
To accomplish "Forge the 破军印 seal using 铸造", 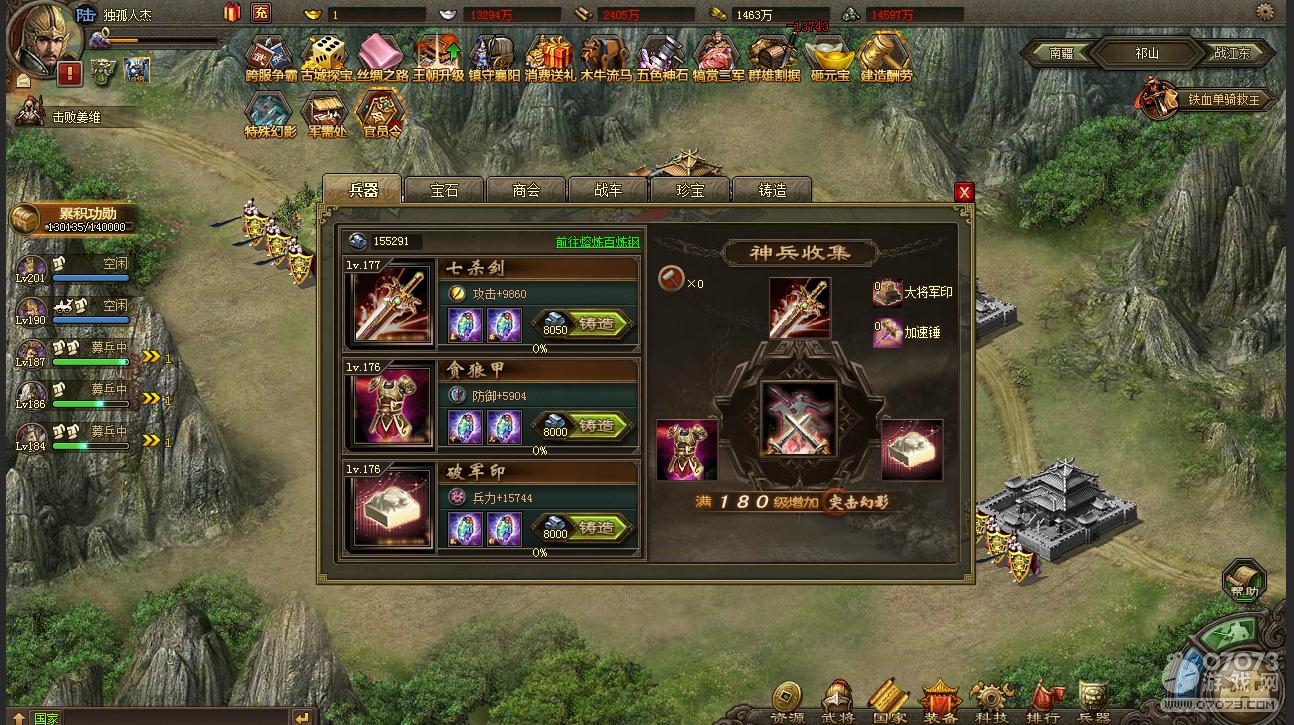I will click(597, 528).
